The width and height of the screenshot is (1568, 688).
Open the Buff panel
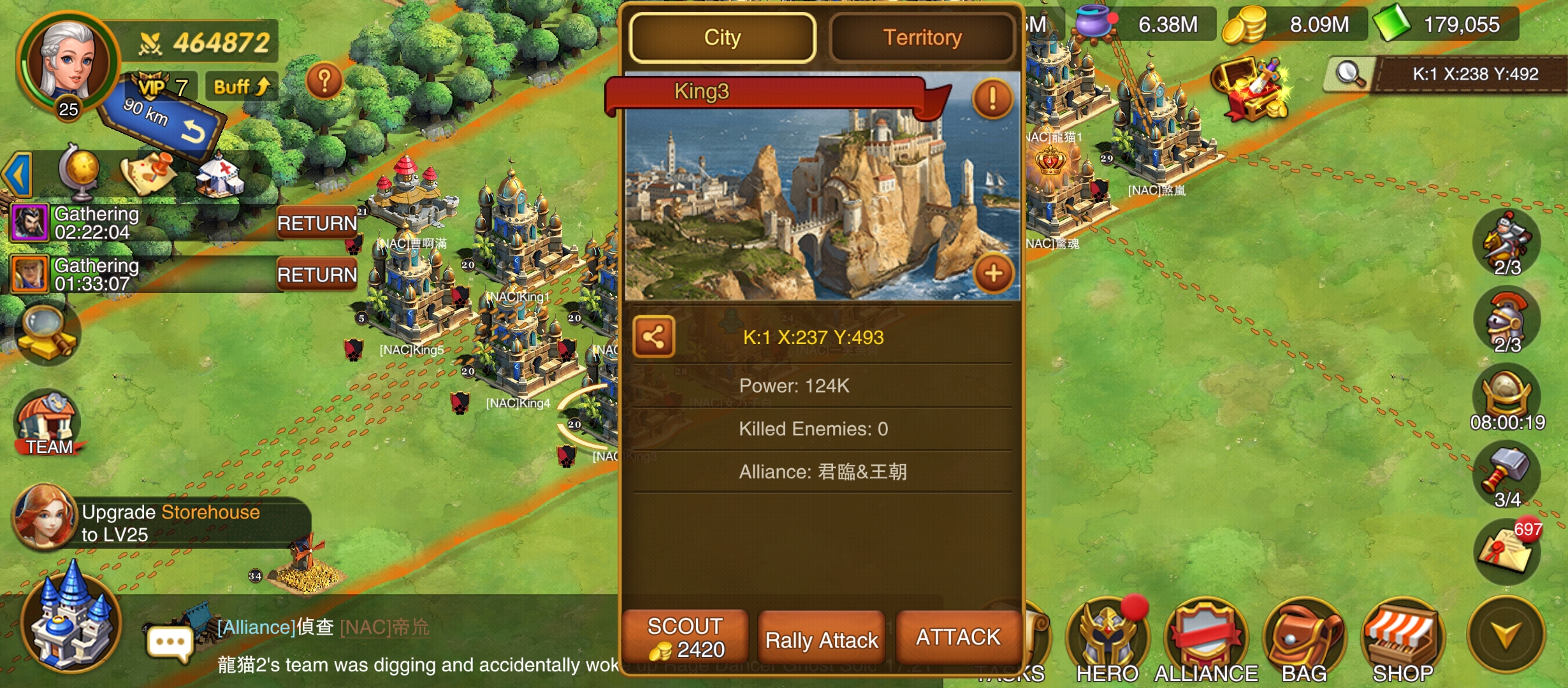pos(242,87)
